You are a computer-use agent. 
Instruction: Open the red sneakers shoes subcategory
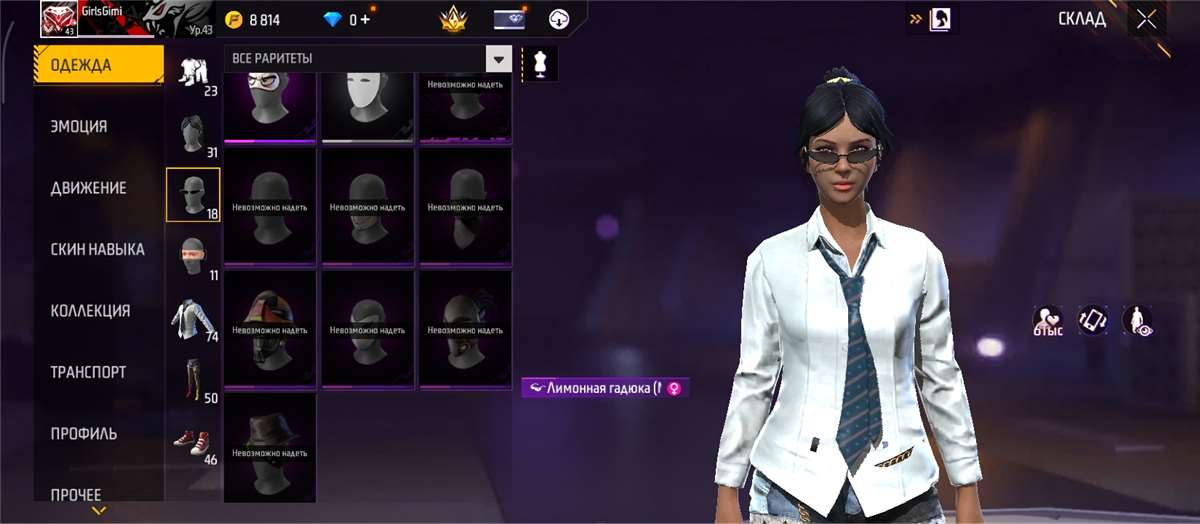pyautogui.click(x=193, y=441)
